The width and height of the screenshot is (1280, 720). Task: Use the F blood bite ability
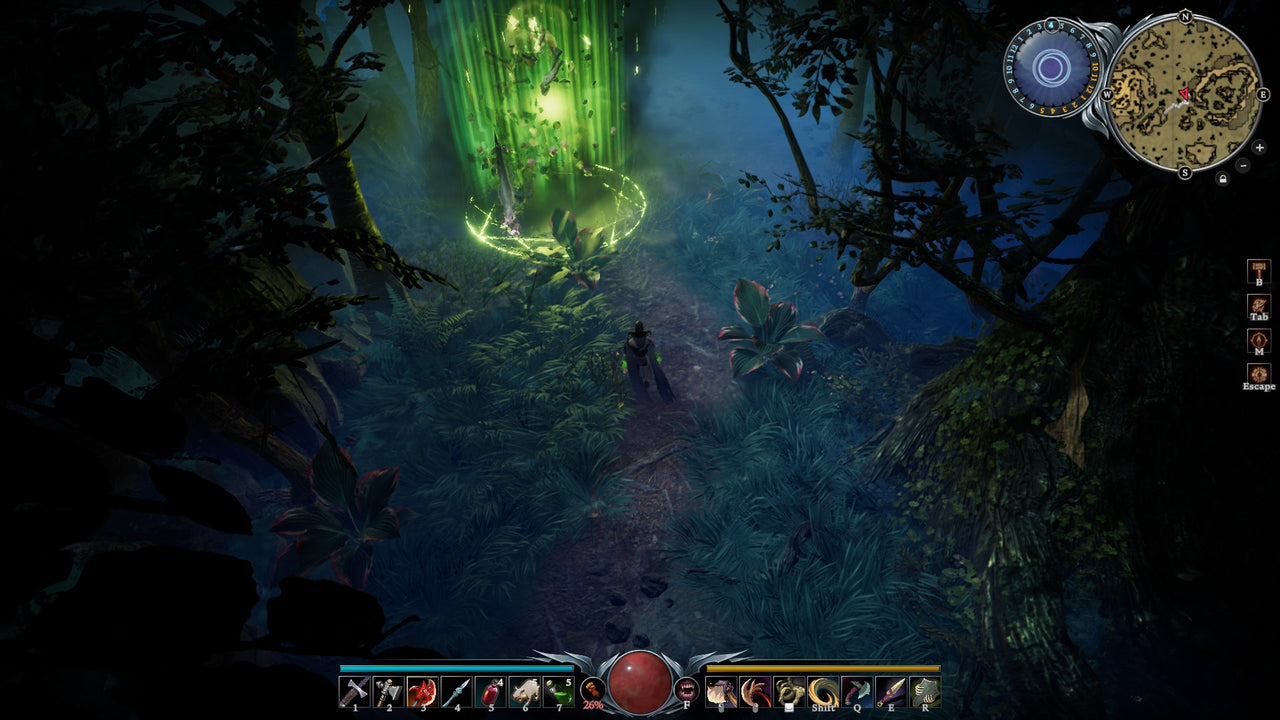[x=687, y=690]
